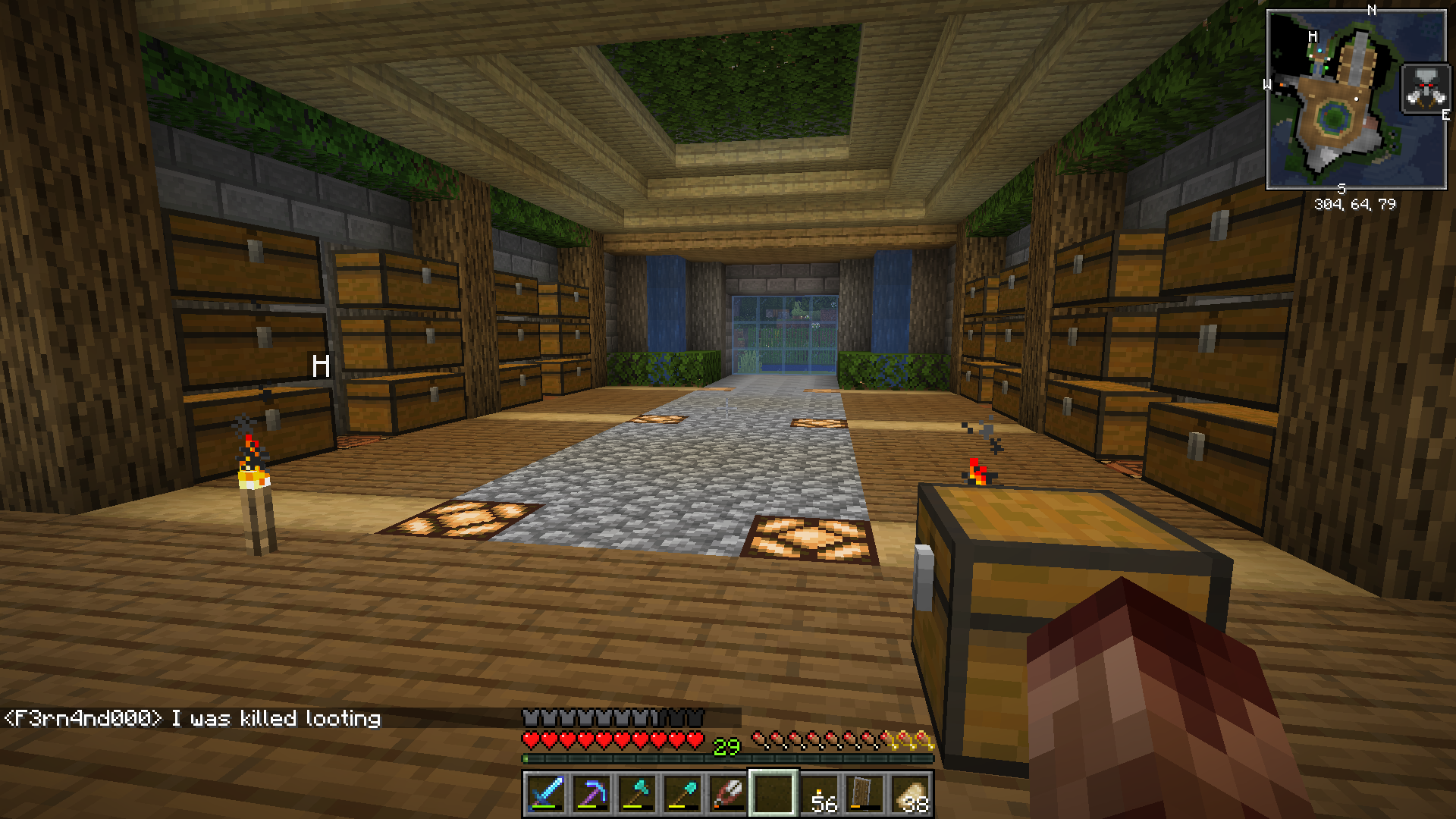
Task: Select the bread stack of 38
Action: 911,795
